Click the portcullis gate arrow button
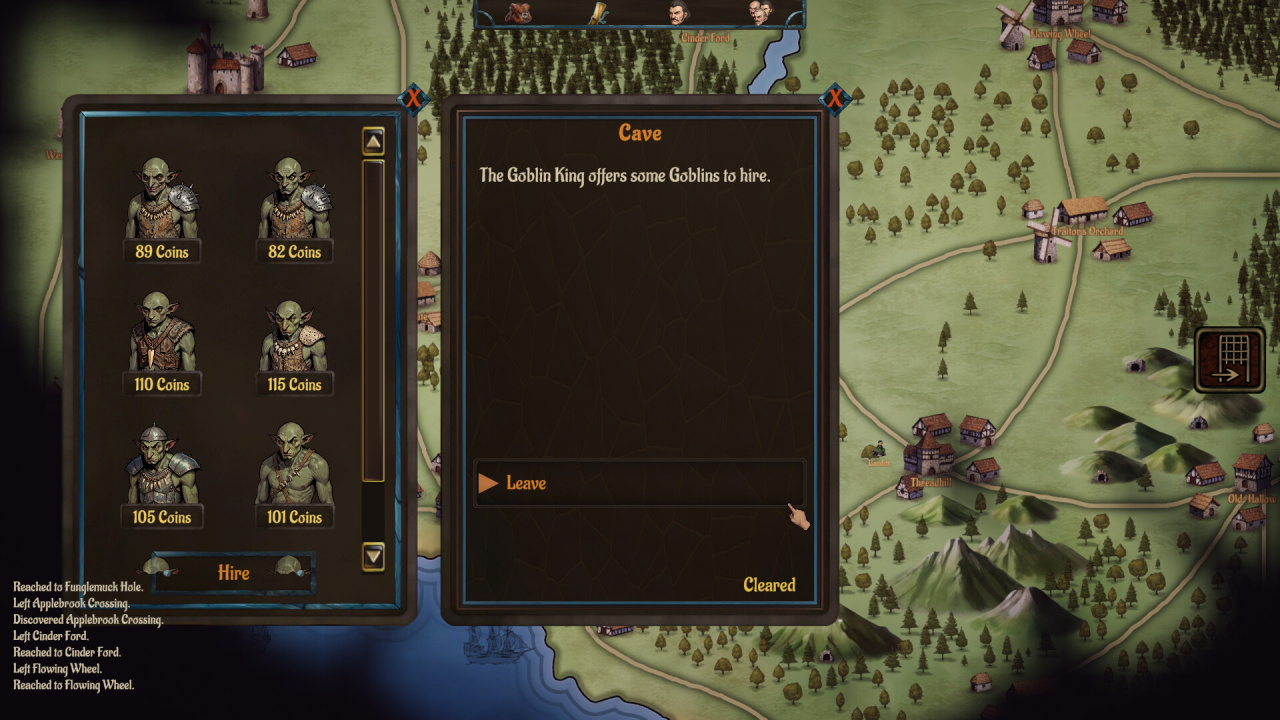Viewport: 1280px width, 720px height. [x=1229, y=360]
